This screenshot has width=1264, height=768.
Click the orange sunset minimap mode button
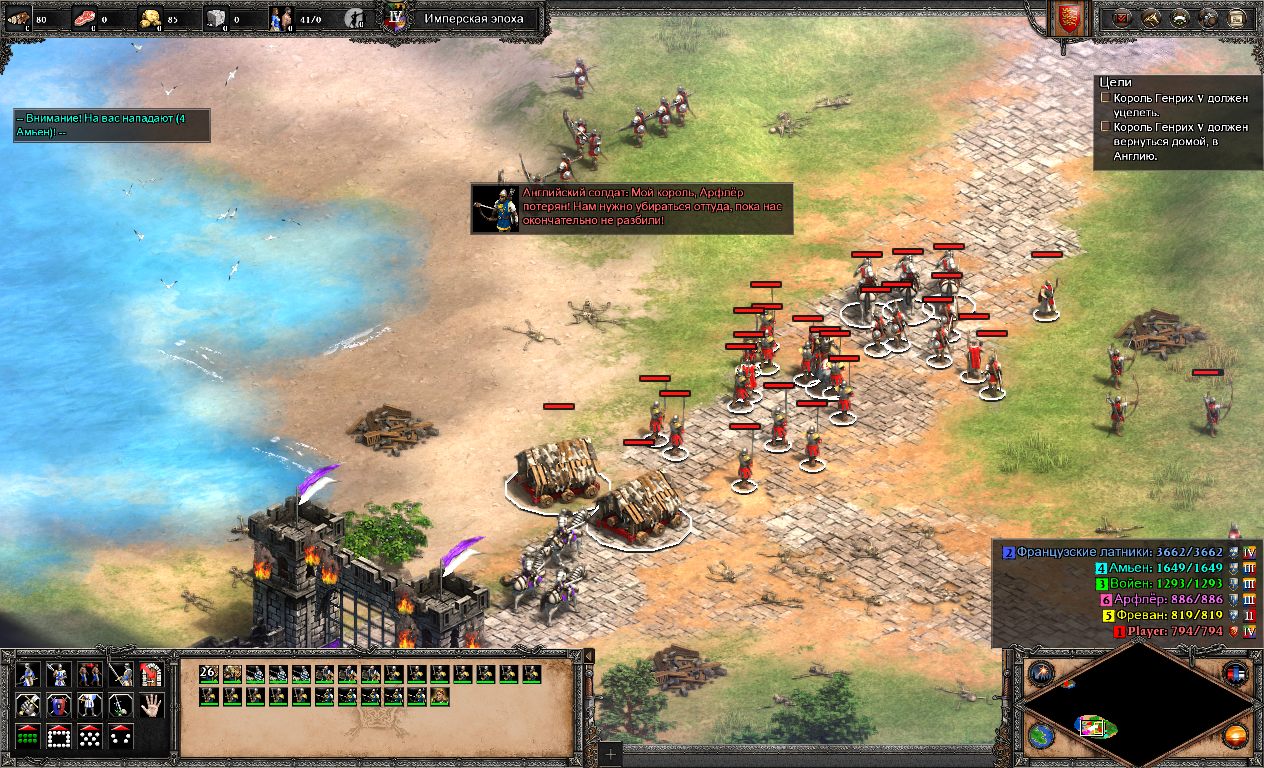[x=1236, y=735]
